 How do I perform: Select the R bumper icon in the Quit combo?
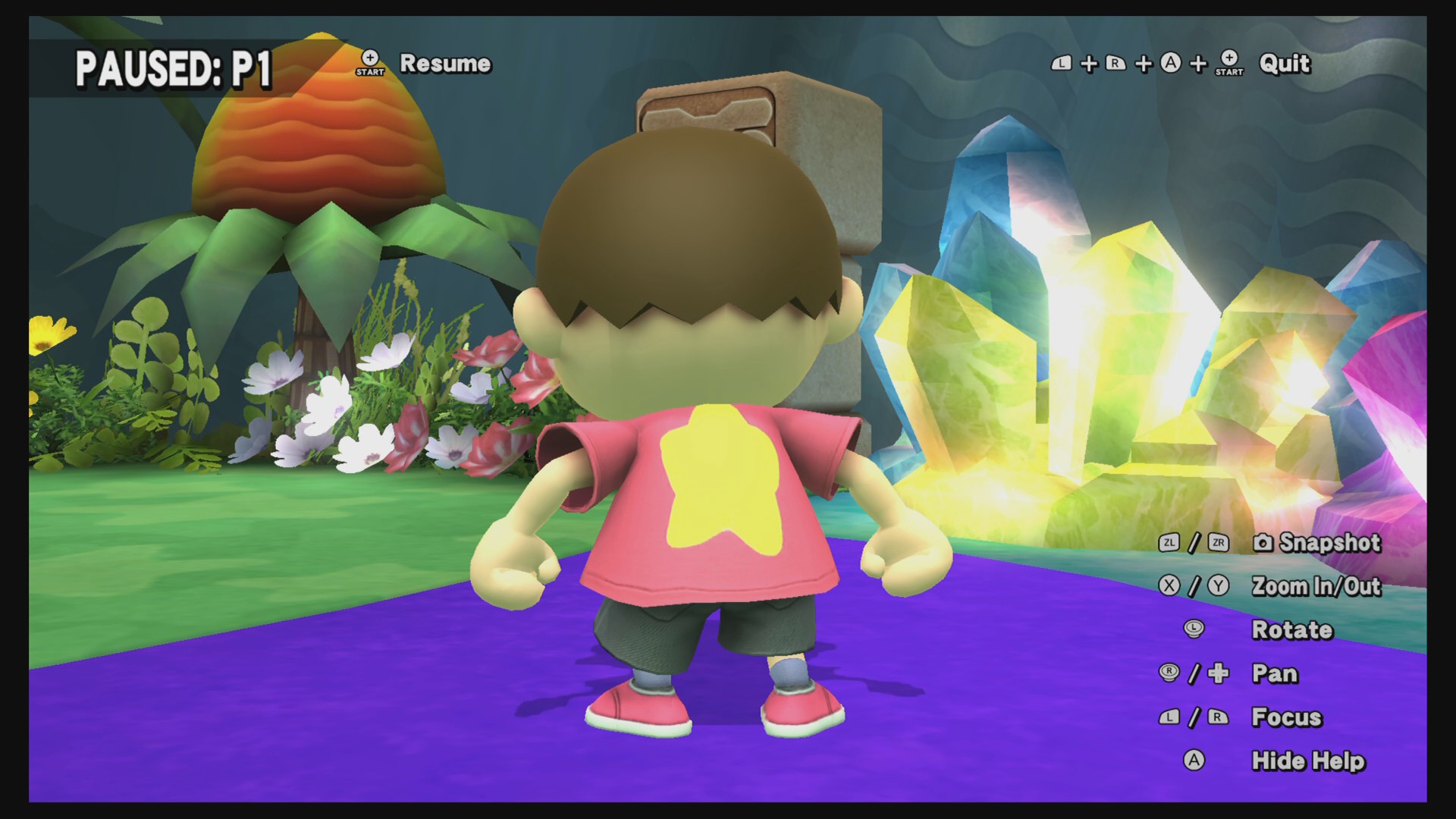coord(1115,63)
